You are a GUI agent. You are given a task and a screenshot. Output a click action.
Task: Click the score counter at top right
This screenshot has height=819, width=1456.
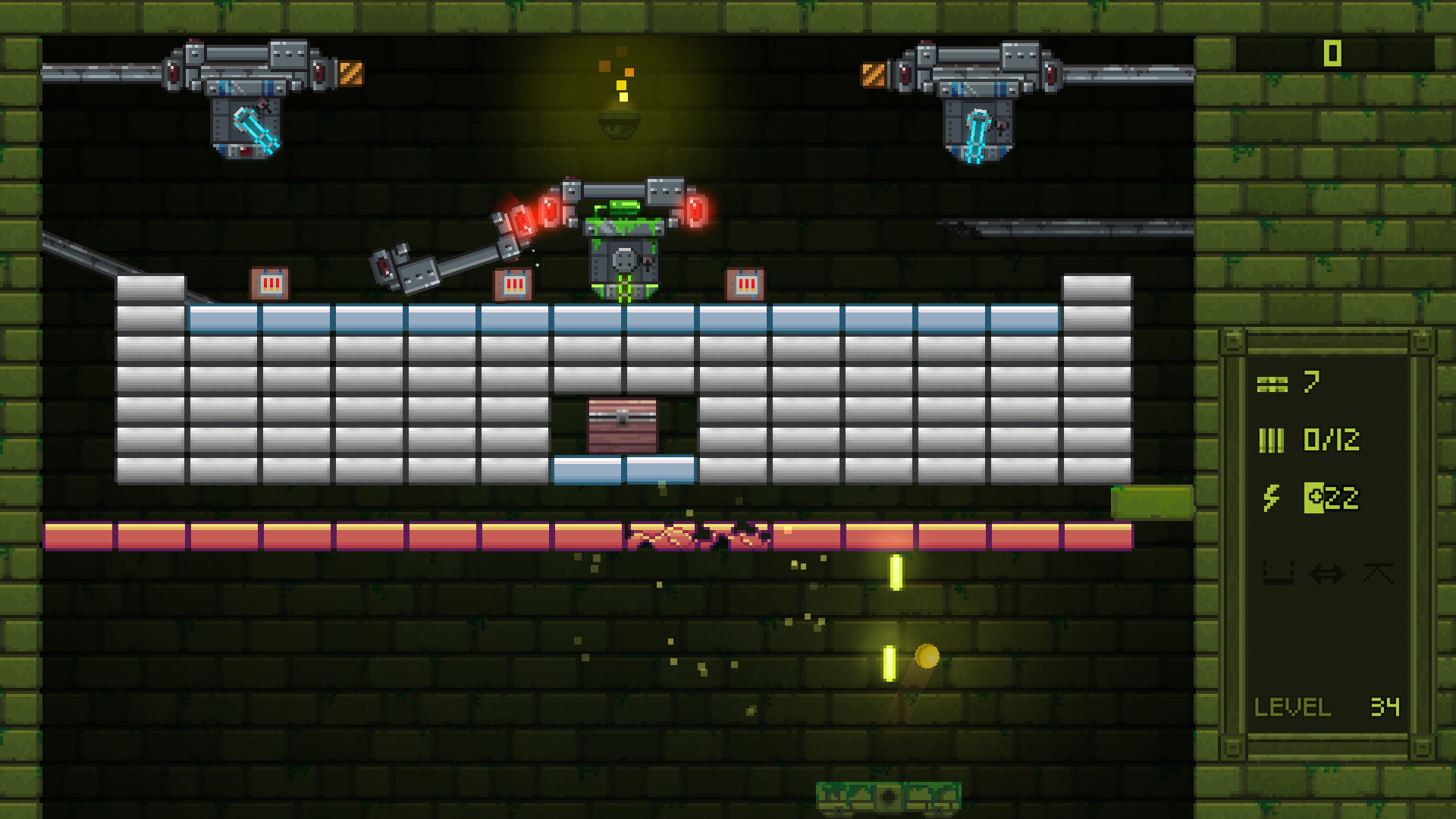[x=1332, y=55]
